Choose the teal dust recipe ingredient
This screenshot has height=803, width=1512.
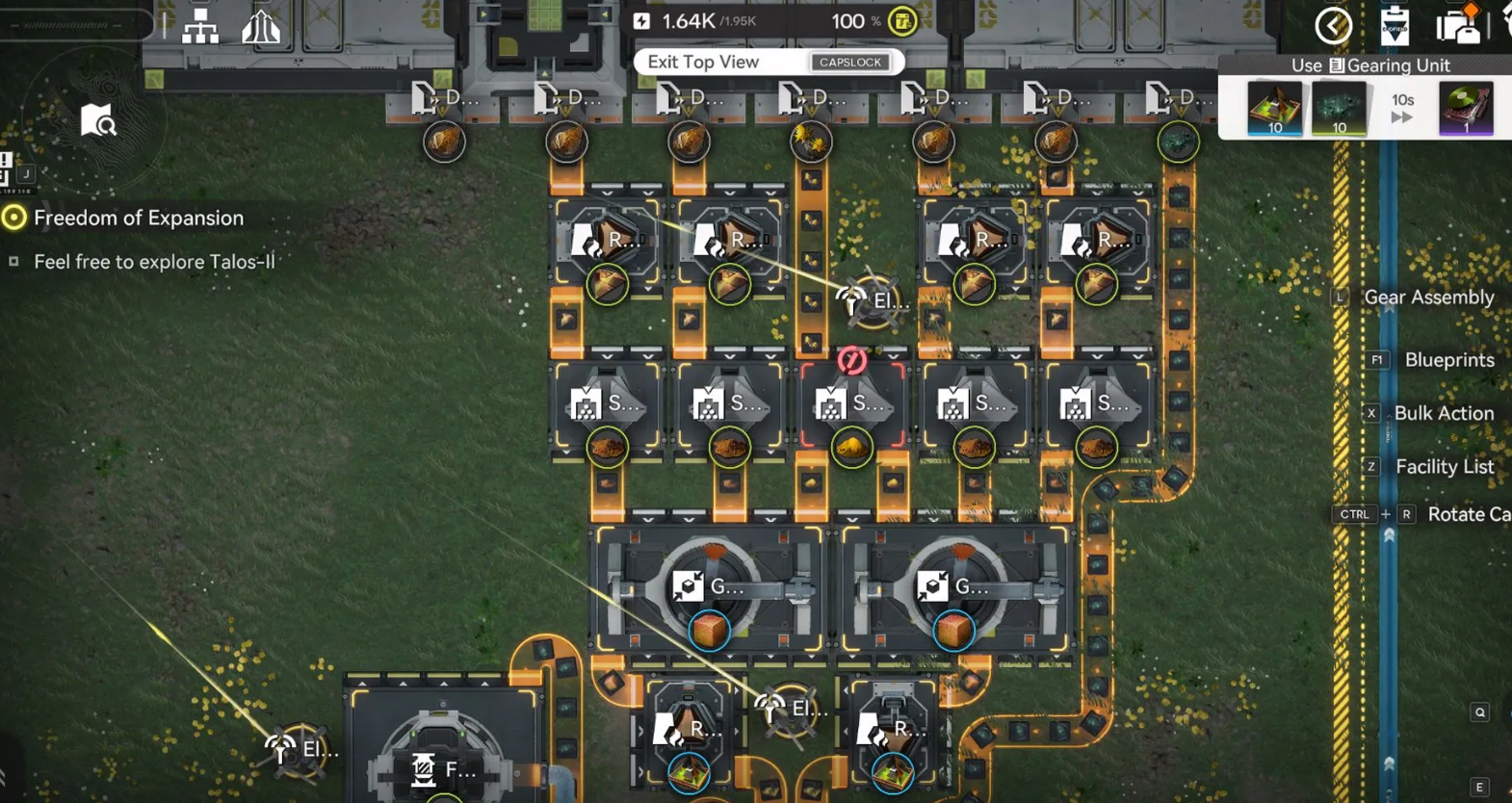click(x=1339, y=108)
